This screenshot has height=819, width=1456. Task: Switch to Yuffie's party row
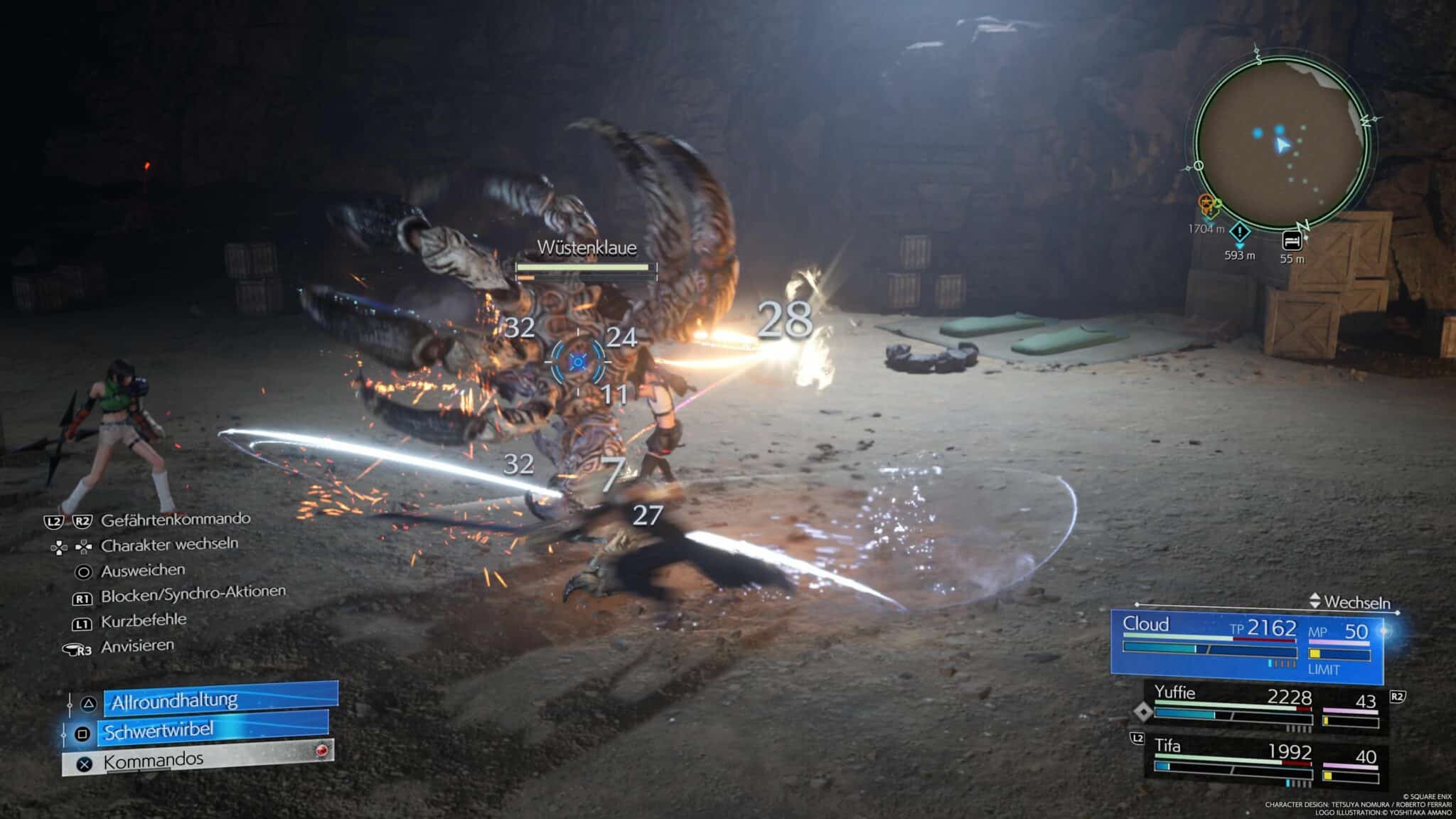pyautogui.click(x=1265, y=707)
